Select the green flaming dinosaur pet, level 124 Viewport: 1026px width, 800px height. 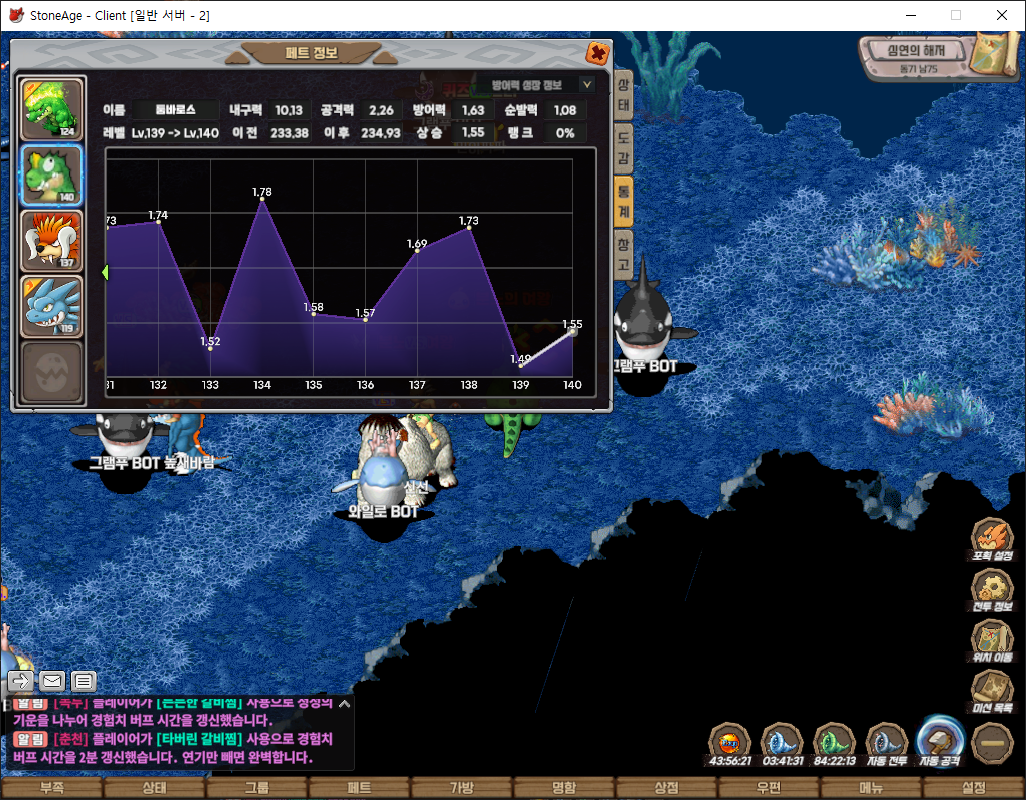53,109
